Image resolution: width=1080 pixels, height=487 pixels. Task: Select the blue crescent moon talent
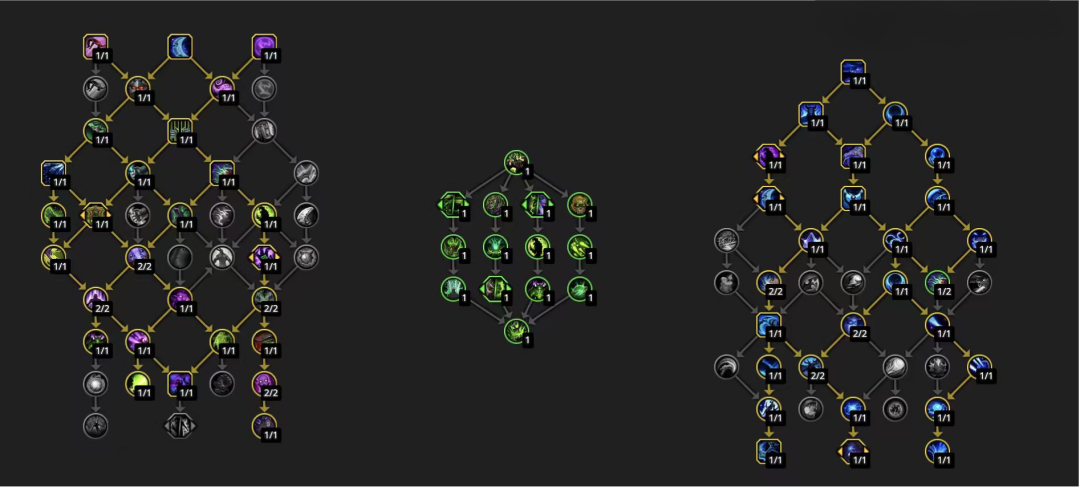180,46
